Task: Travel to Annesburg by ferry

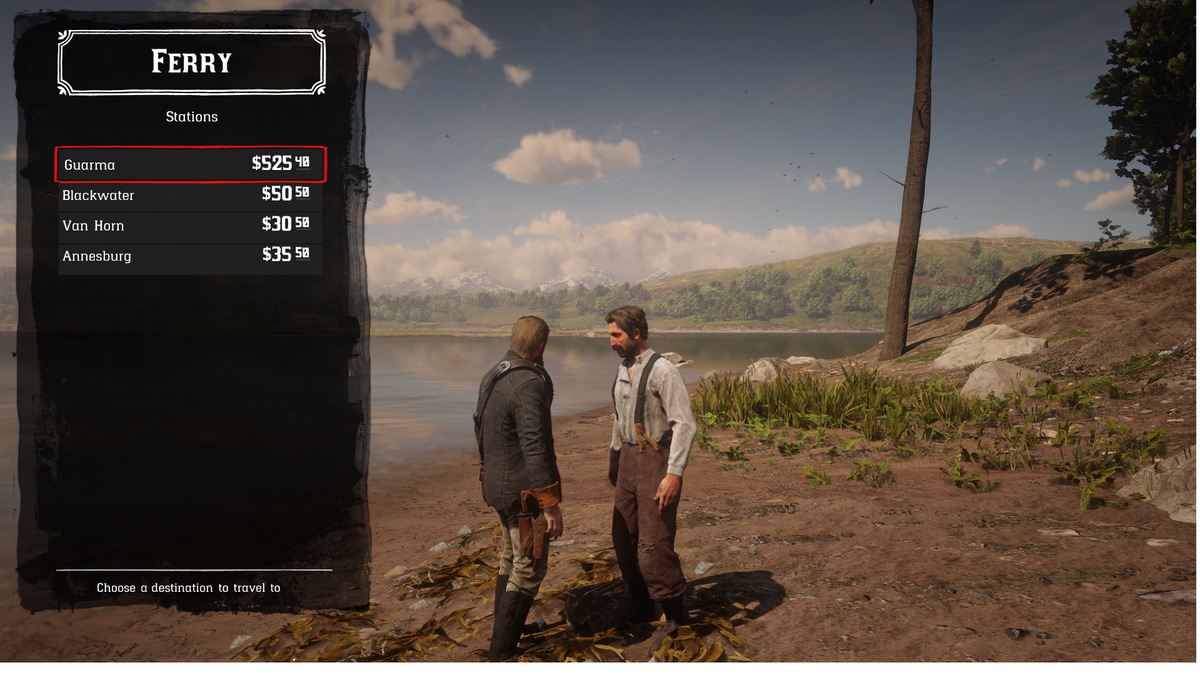Action: click(190, 256)
